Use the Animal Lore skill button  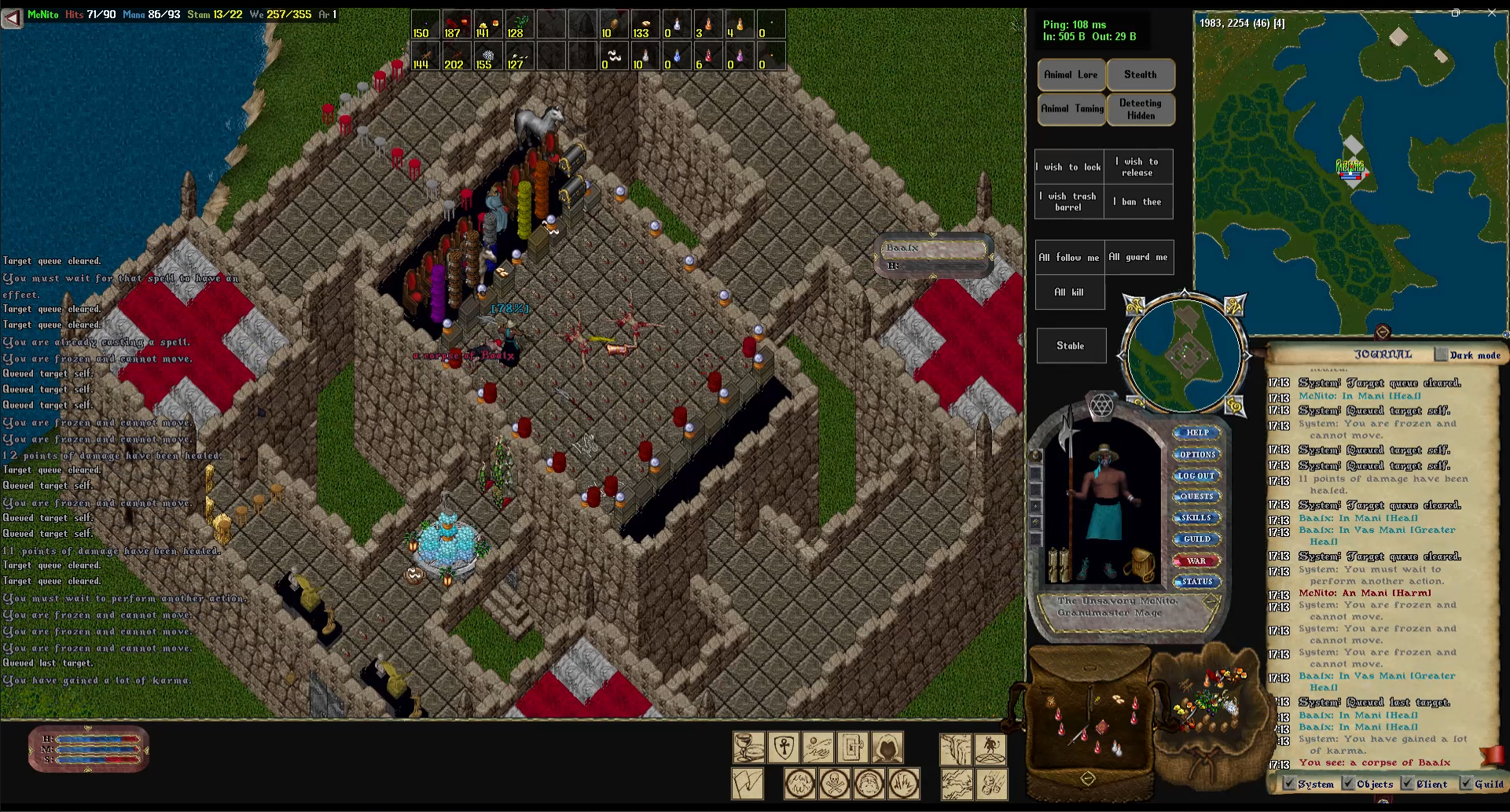pos(1071,75)
